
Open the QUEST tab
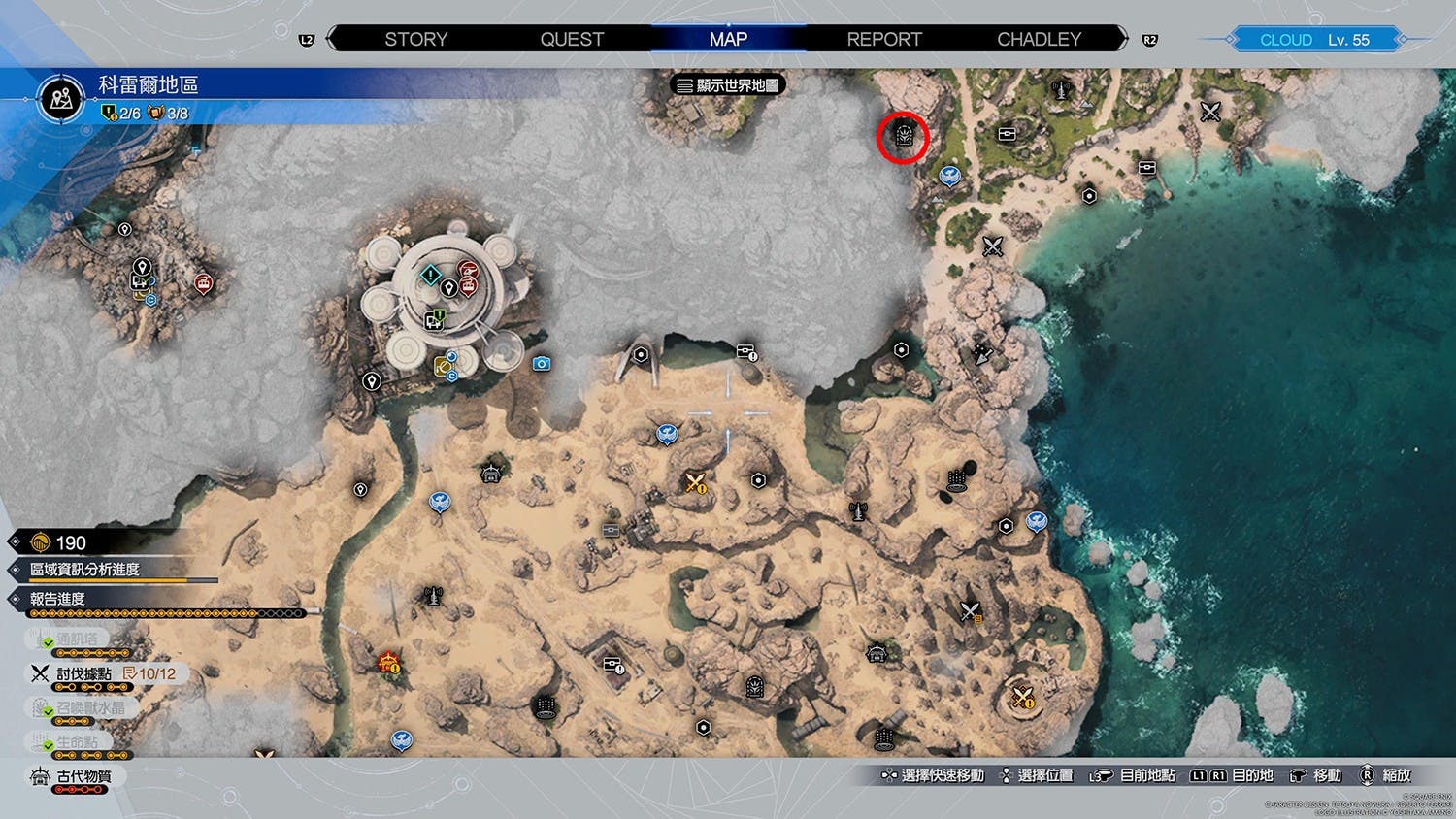coord(572,40)
